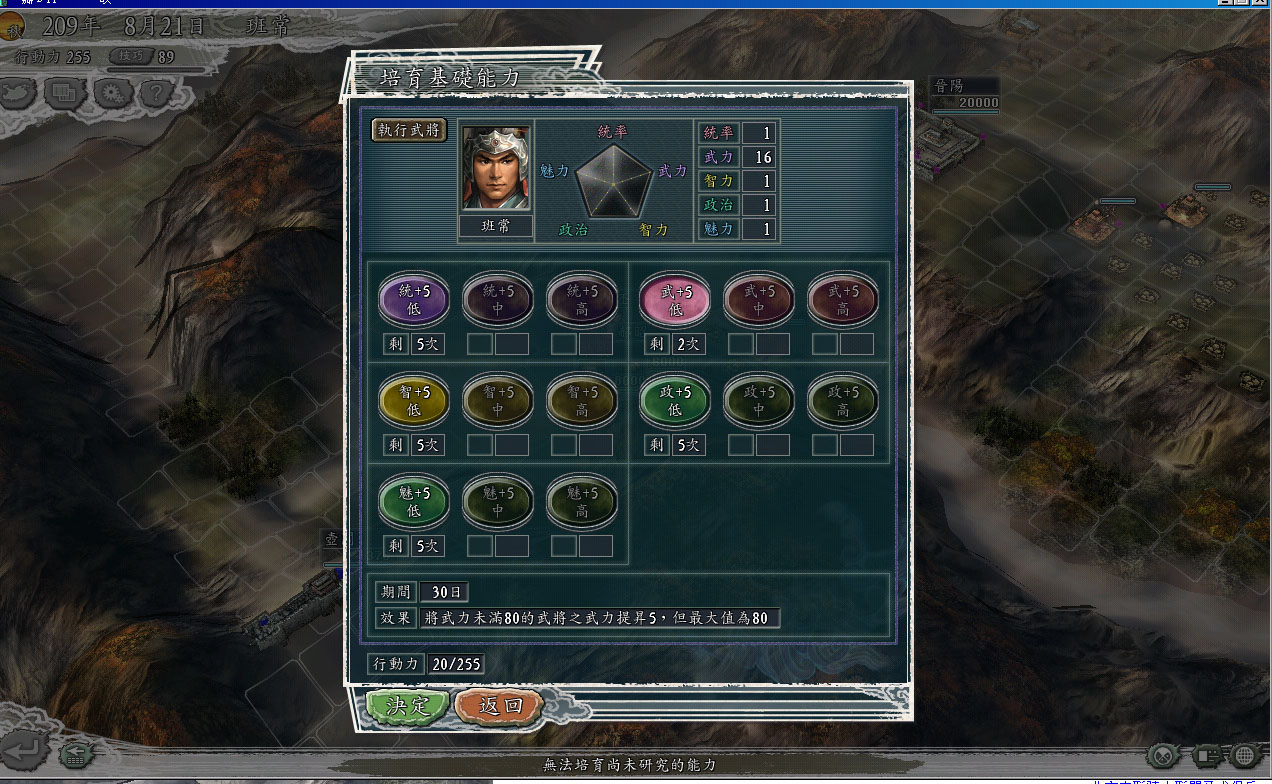Open the gear settings icon

[112, 94]
